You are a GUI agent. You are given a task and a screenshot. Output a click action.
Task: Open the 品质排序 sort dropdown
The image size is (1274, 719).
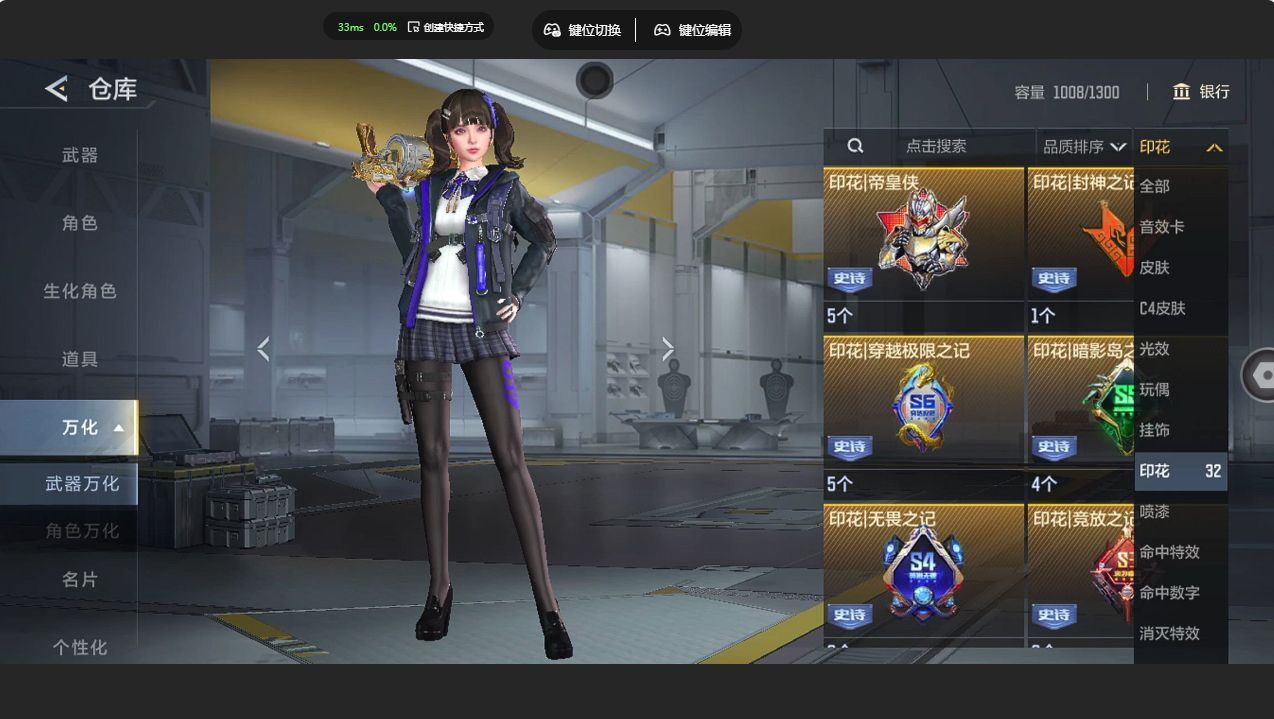[x=1084, y=147]
